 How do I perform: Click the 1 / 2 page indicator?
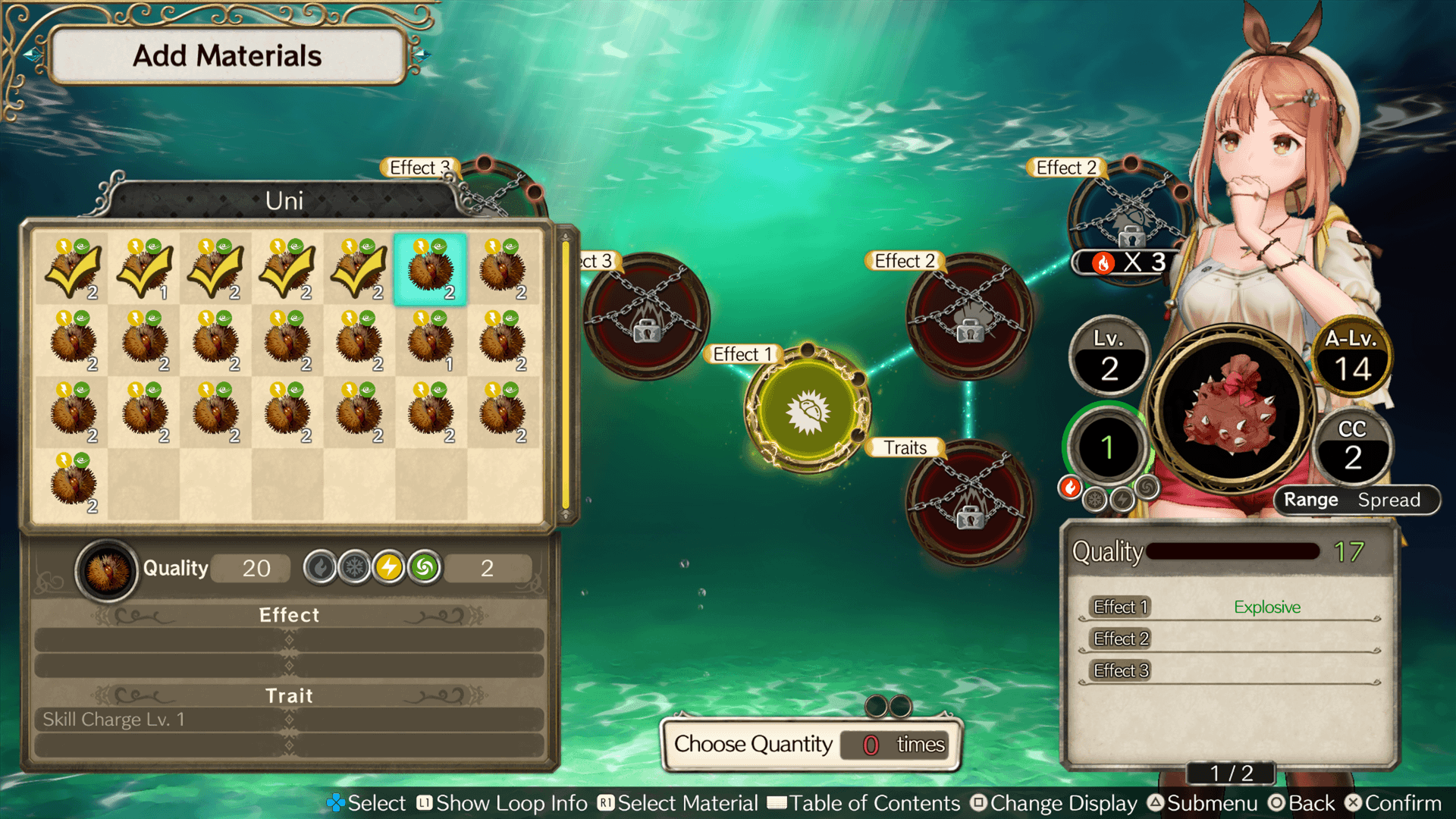(x=1231, y=773)
